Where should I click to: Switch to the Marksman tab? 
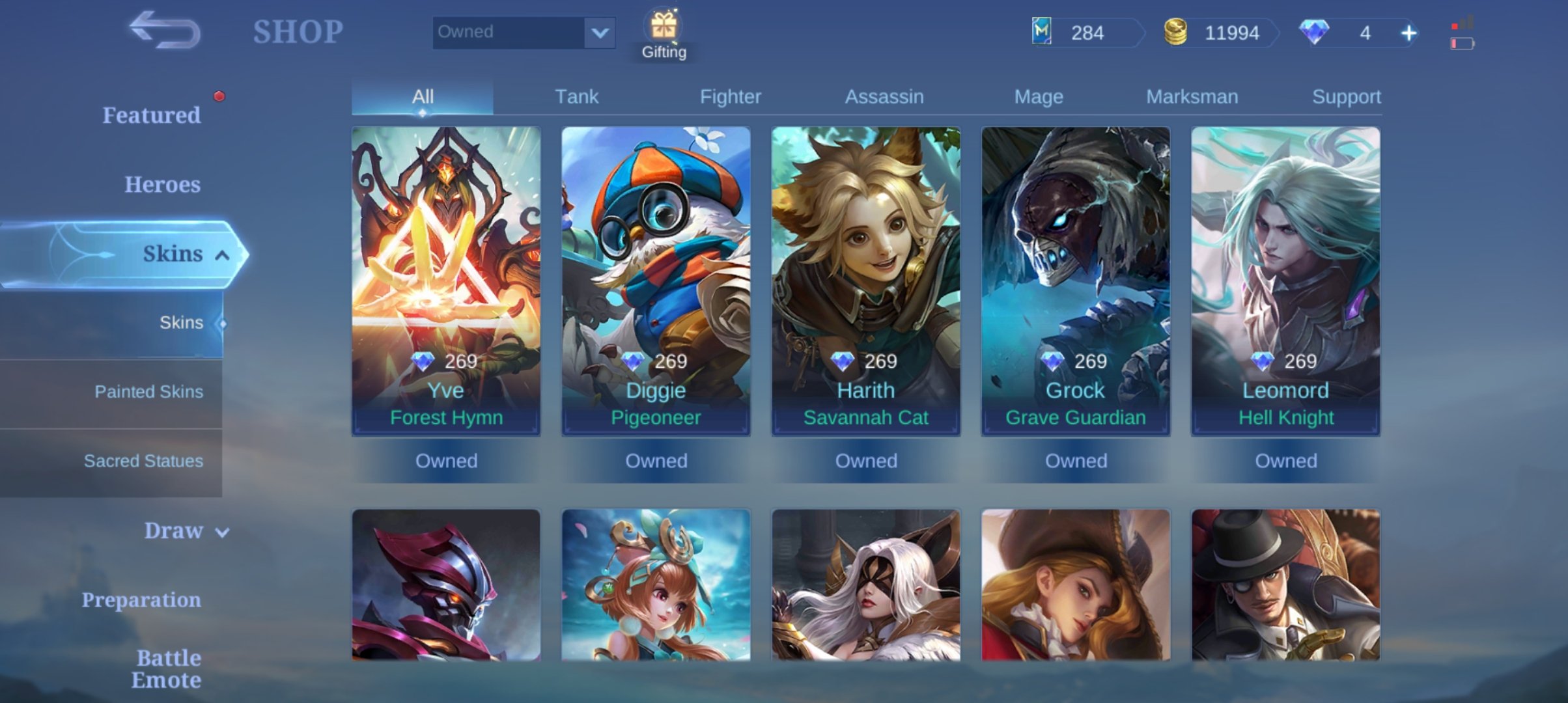tap(1192, 97)
